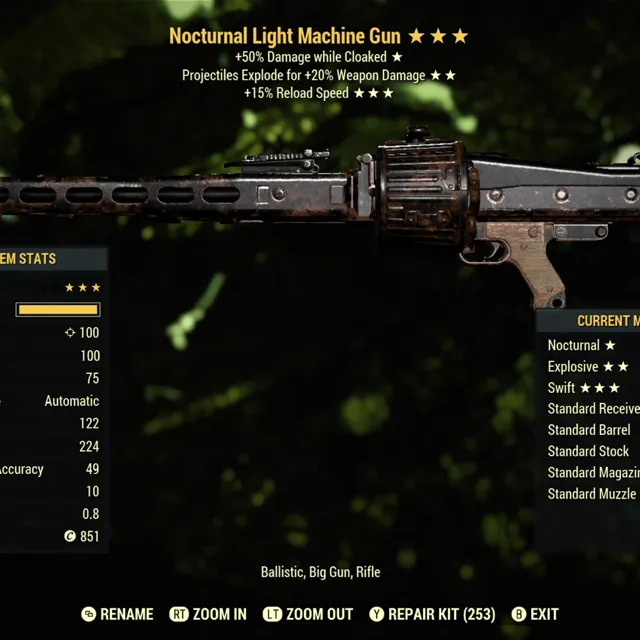Choose the Zoom Out option
This screenshot has height=640, width=640.
[x=308, y=614]
